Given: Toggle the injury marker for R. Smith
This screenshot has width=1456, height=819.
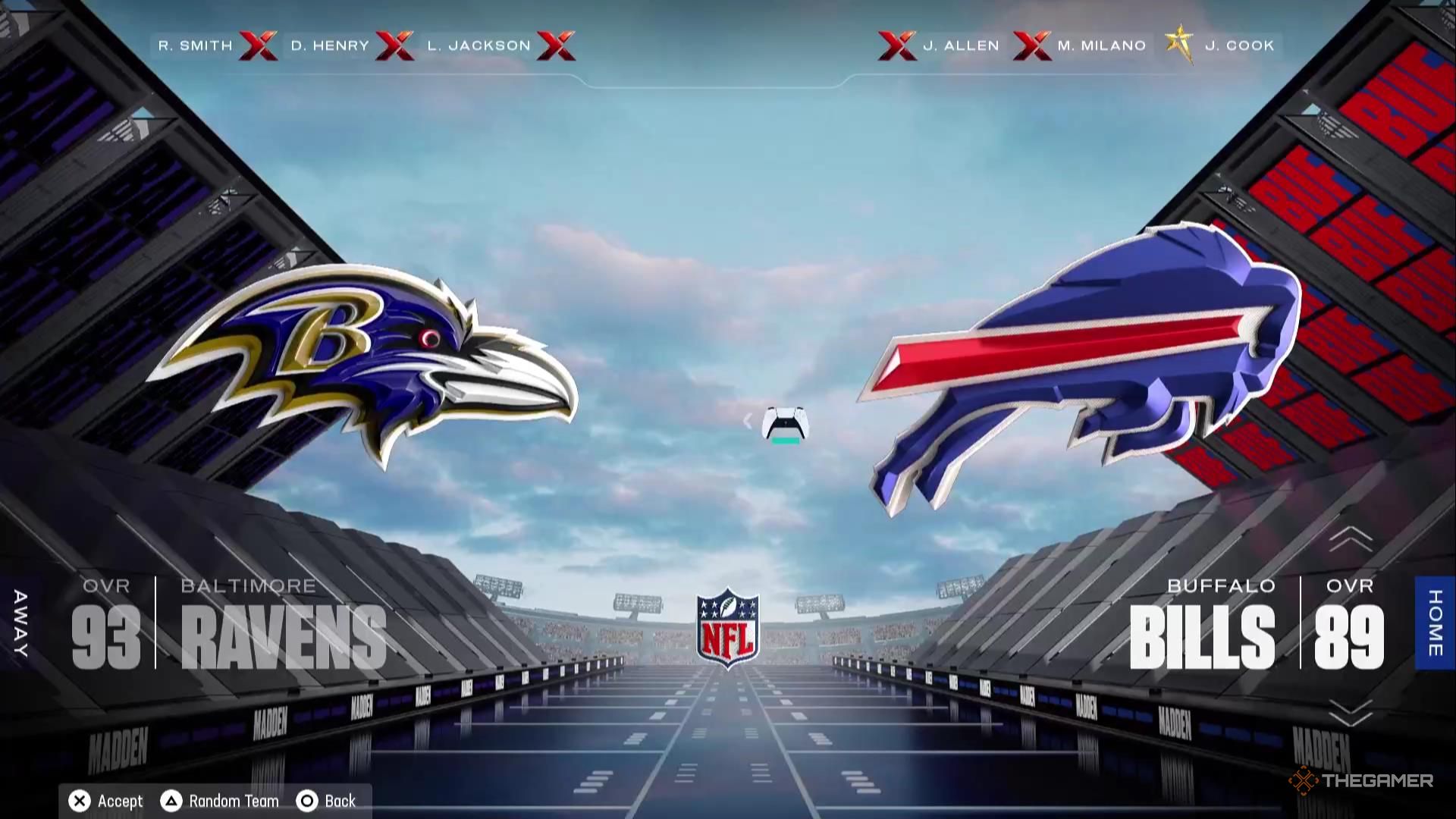Looking at the screenshot, I should (x=259, y=45).
